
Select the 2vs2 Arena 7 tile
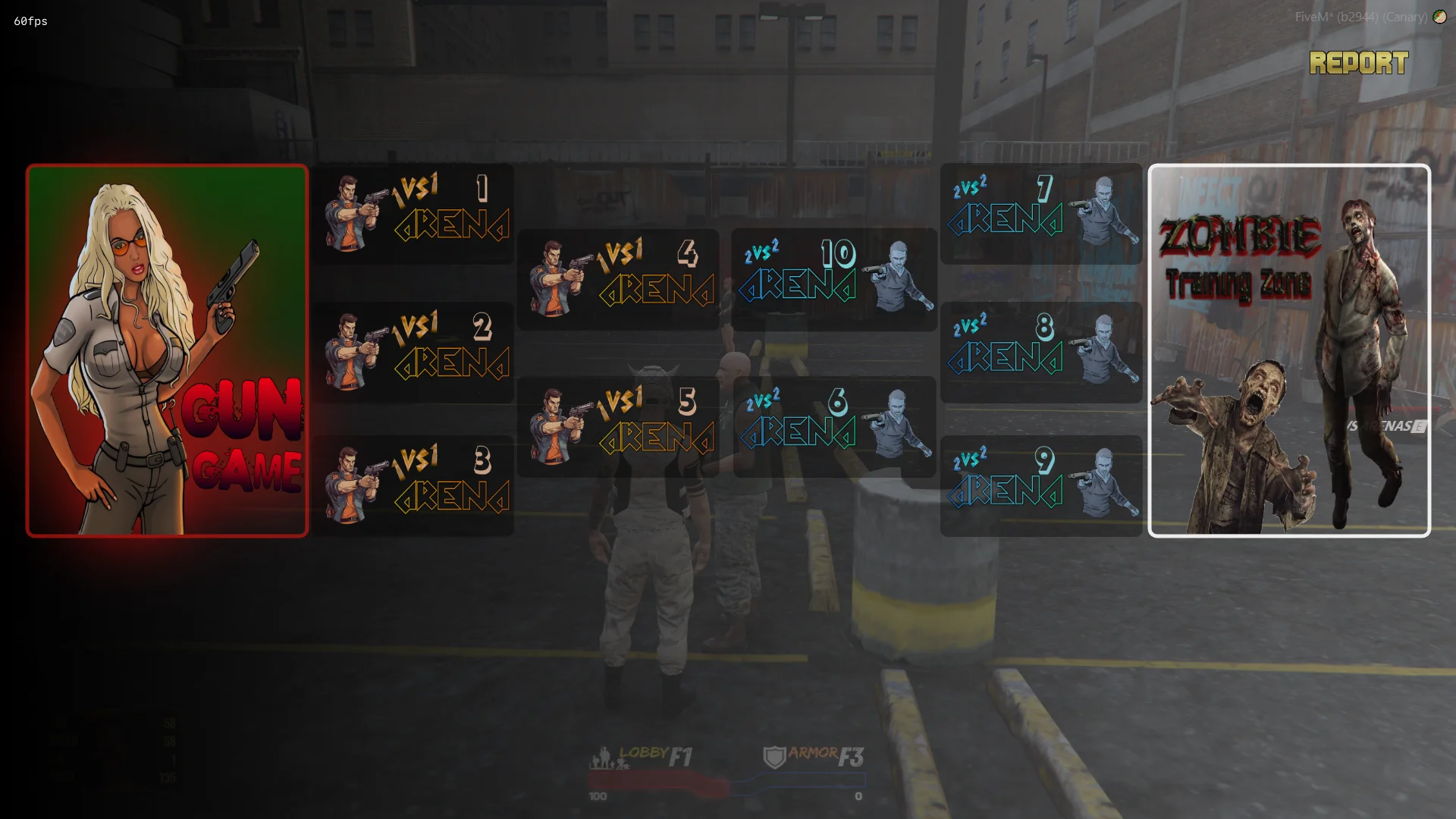[1041, 214]
